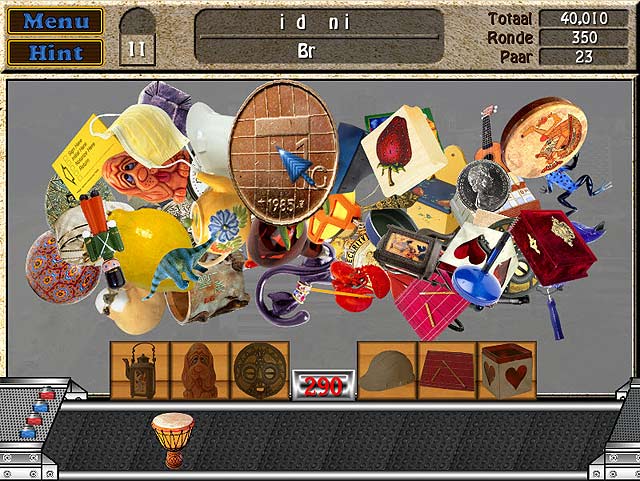The height and width of the screenshot is (481, 640).
Task: Pause the game with the II button
Action: coord(137,47)
